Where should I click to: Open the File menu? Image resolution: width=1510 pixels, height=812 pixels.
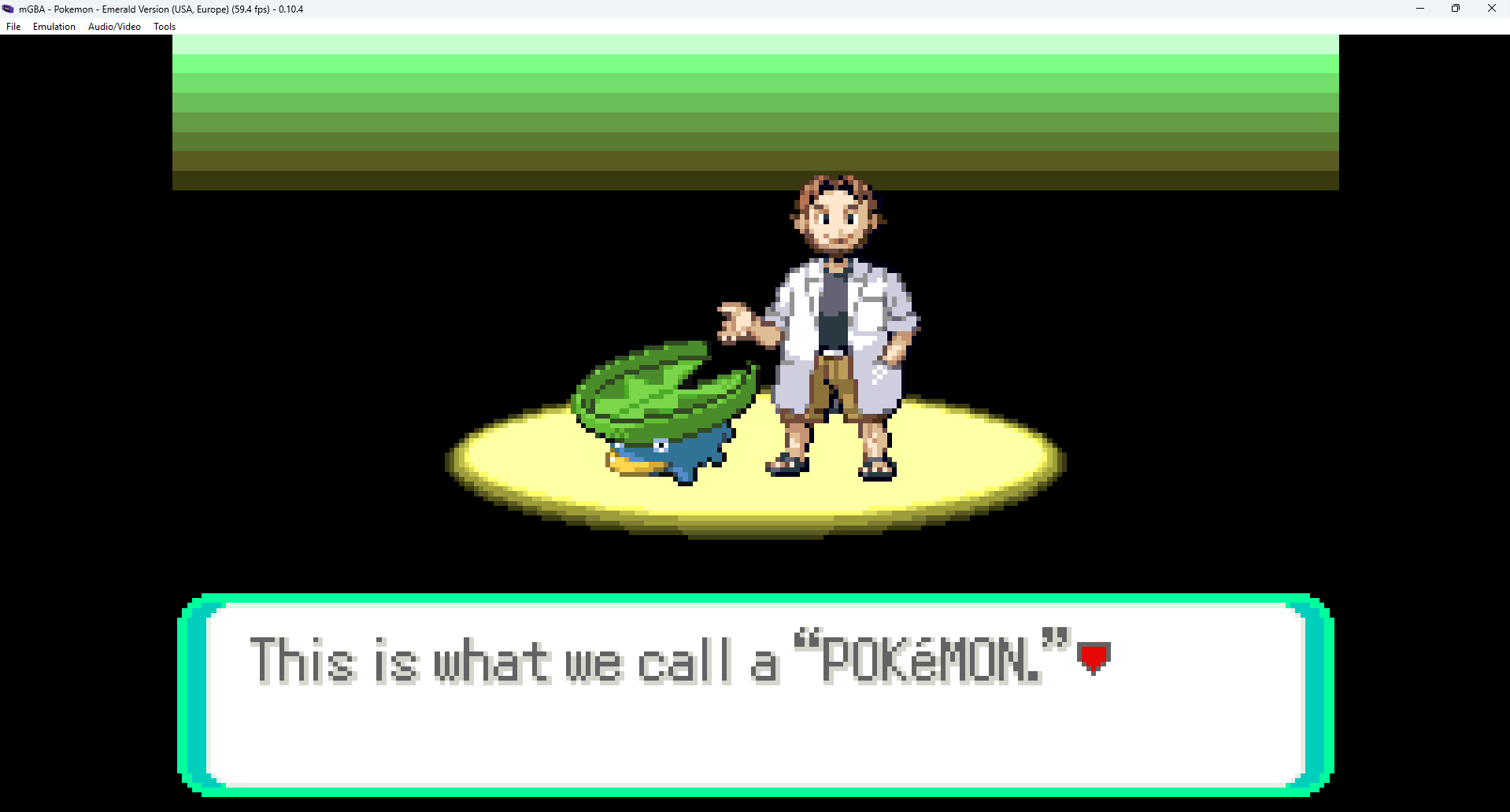[13, 26]
